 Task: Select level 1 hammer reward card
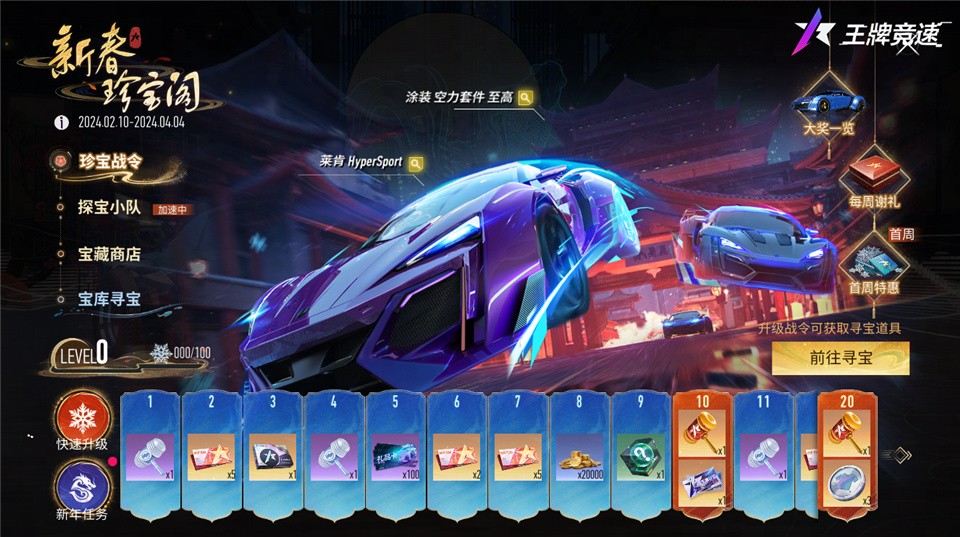(150, 456)
